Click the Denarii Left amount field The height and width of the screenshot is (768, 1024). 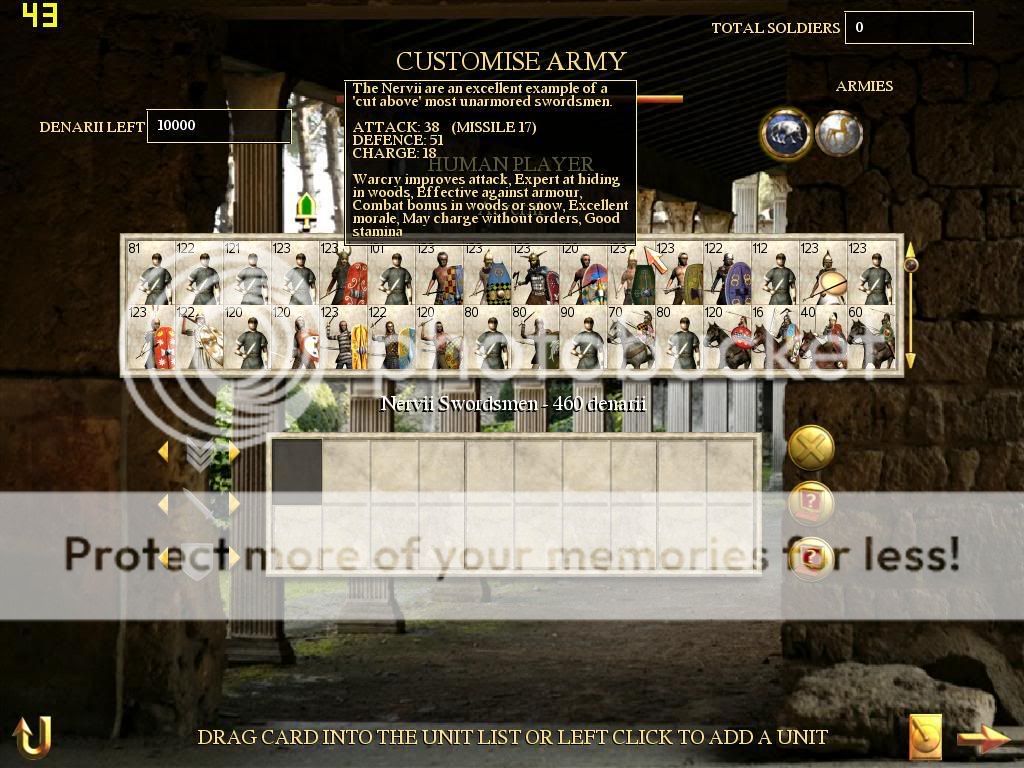tap(219, 126)
